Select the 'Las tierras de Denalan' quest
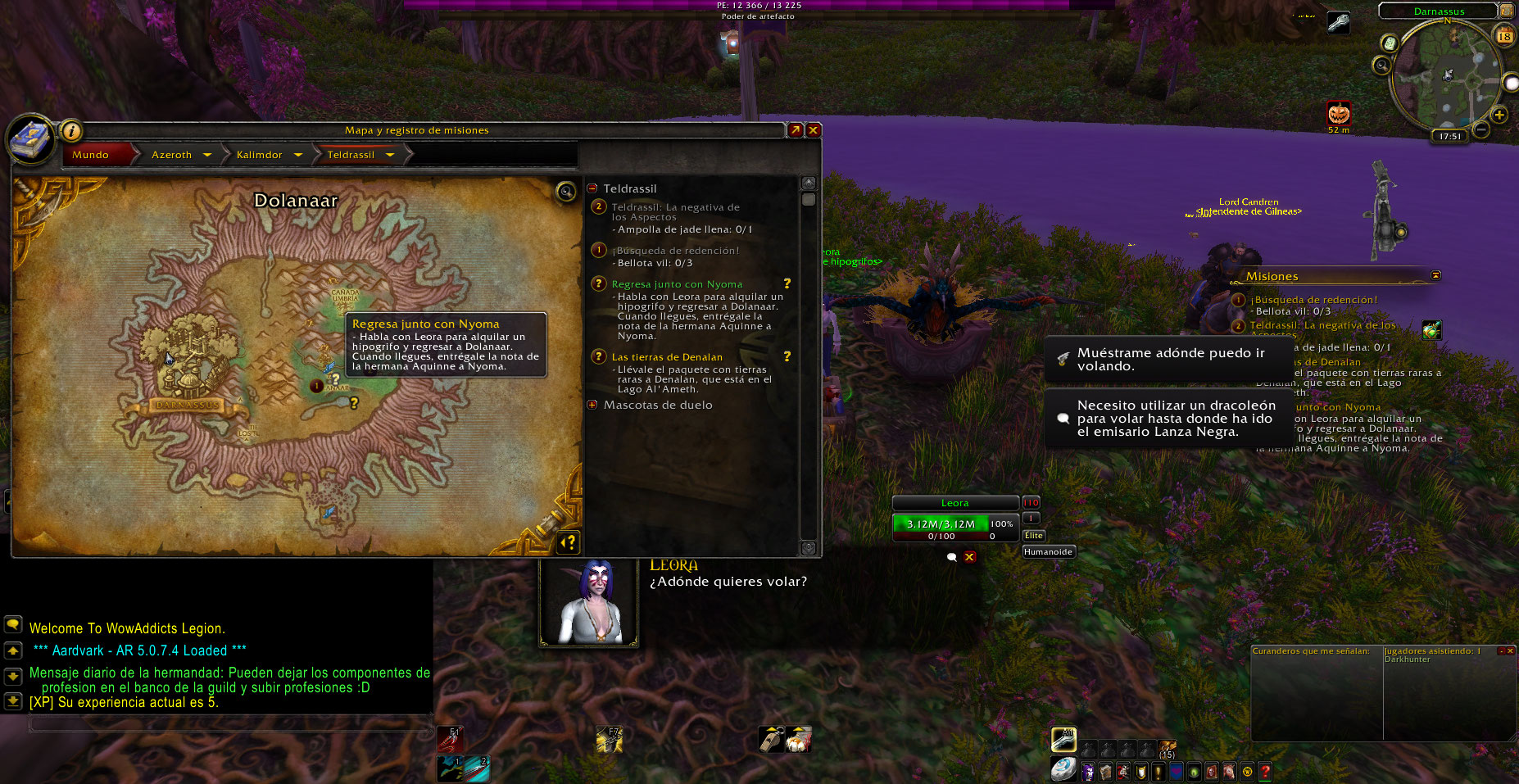This screenshot has width=1519, height=784. 667,357
